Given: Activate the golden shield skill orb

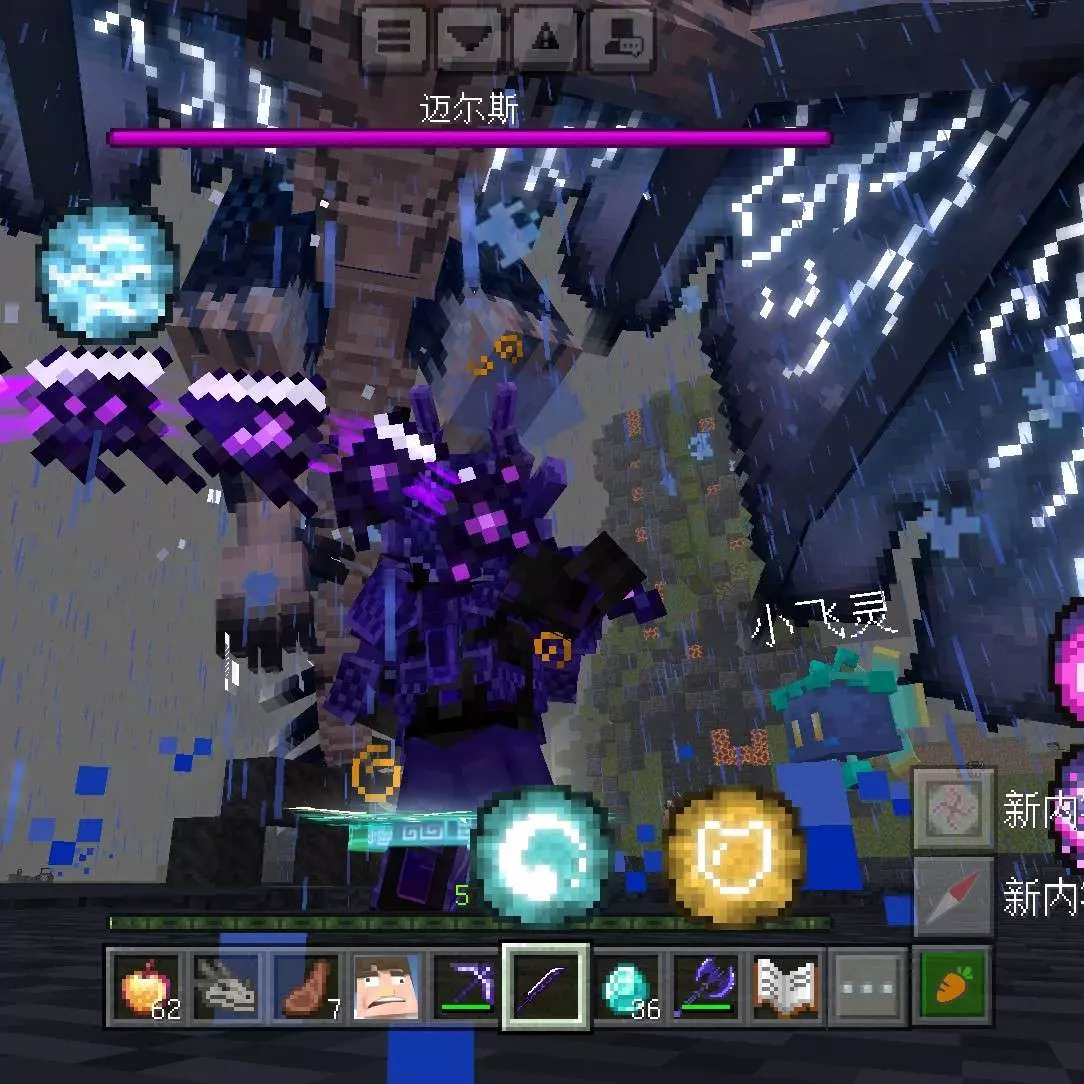Looking at the screenshot, I should 735,852.
